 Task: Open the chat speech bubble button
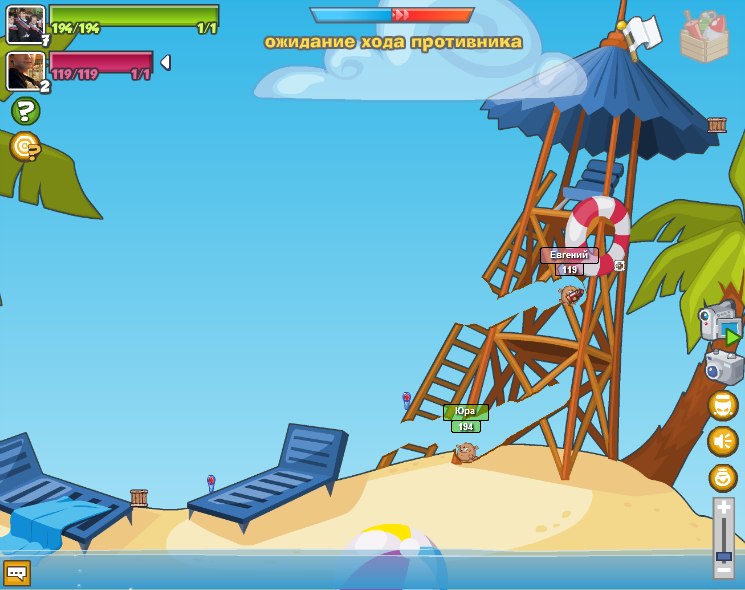click(x=17, y=573)
